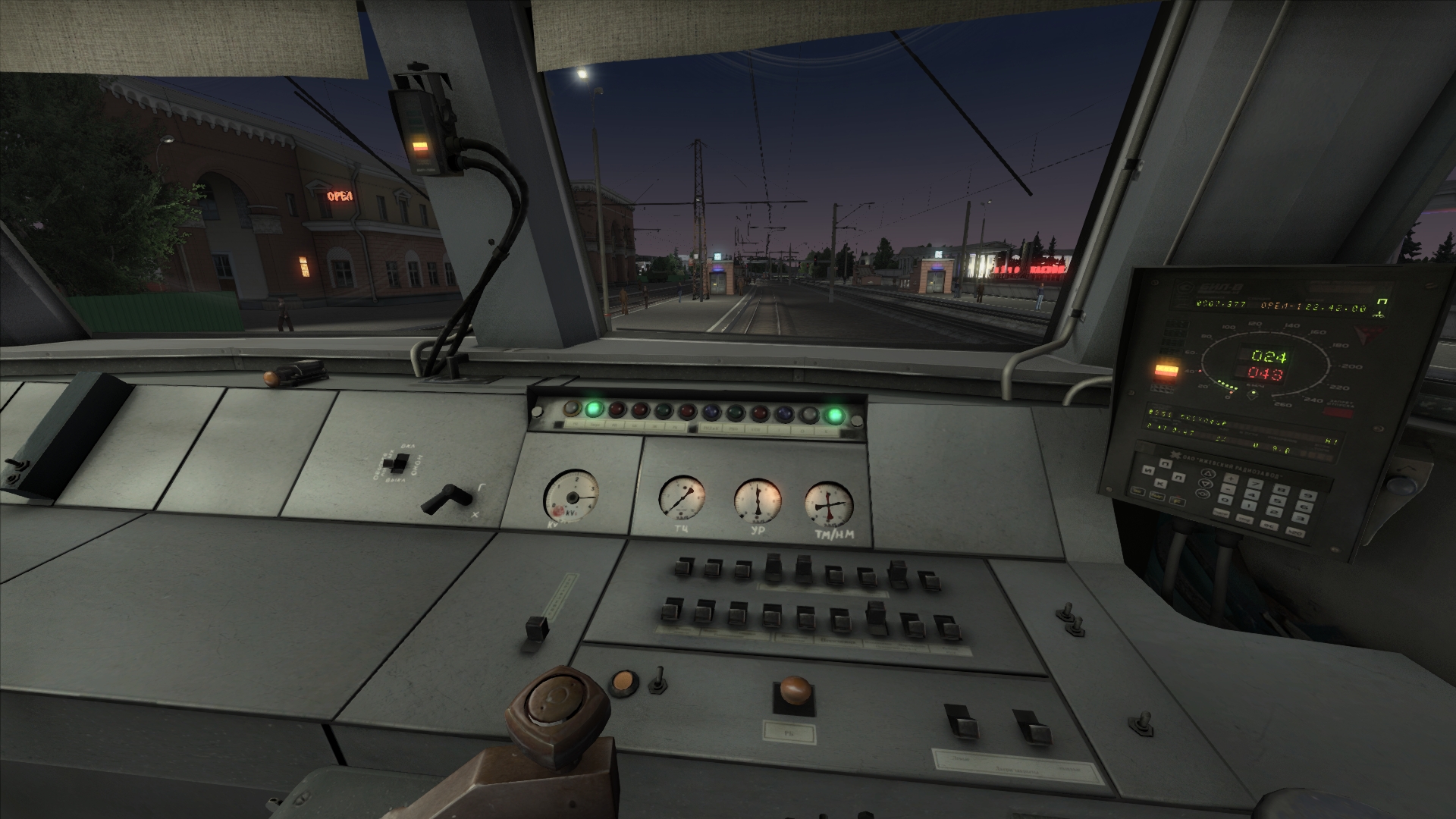This screenshot has width=1456, height=819.
Task: Tap the F key on the БИЛ-В keypad
Action: pos(1178,502)
